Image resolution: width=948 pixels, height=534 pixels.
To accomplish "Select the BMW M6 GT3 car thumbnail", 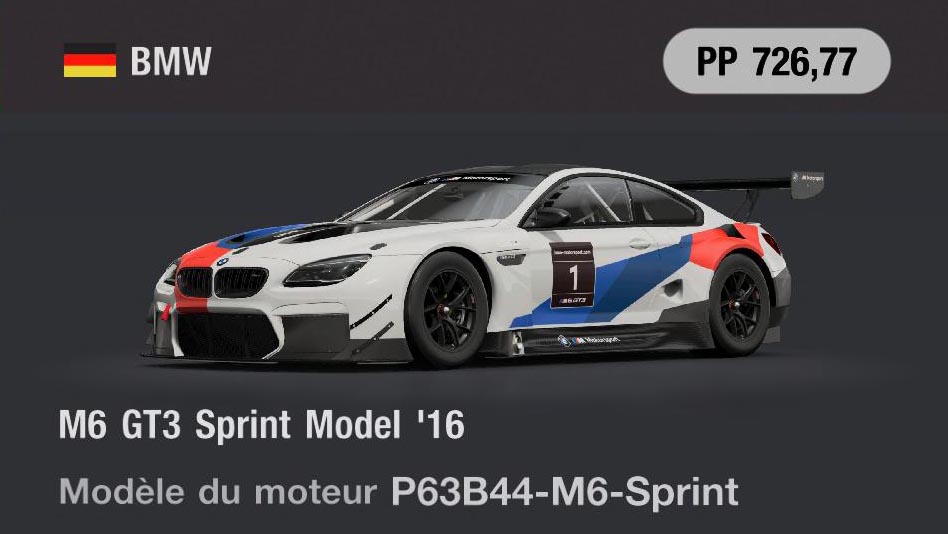I will (x=474, y=265).
